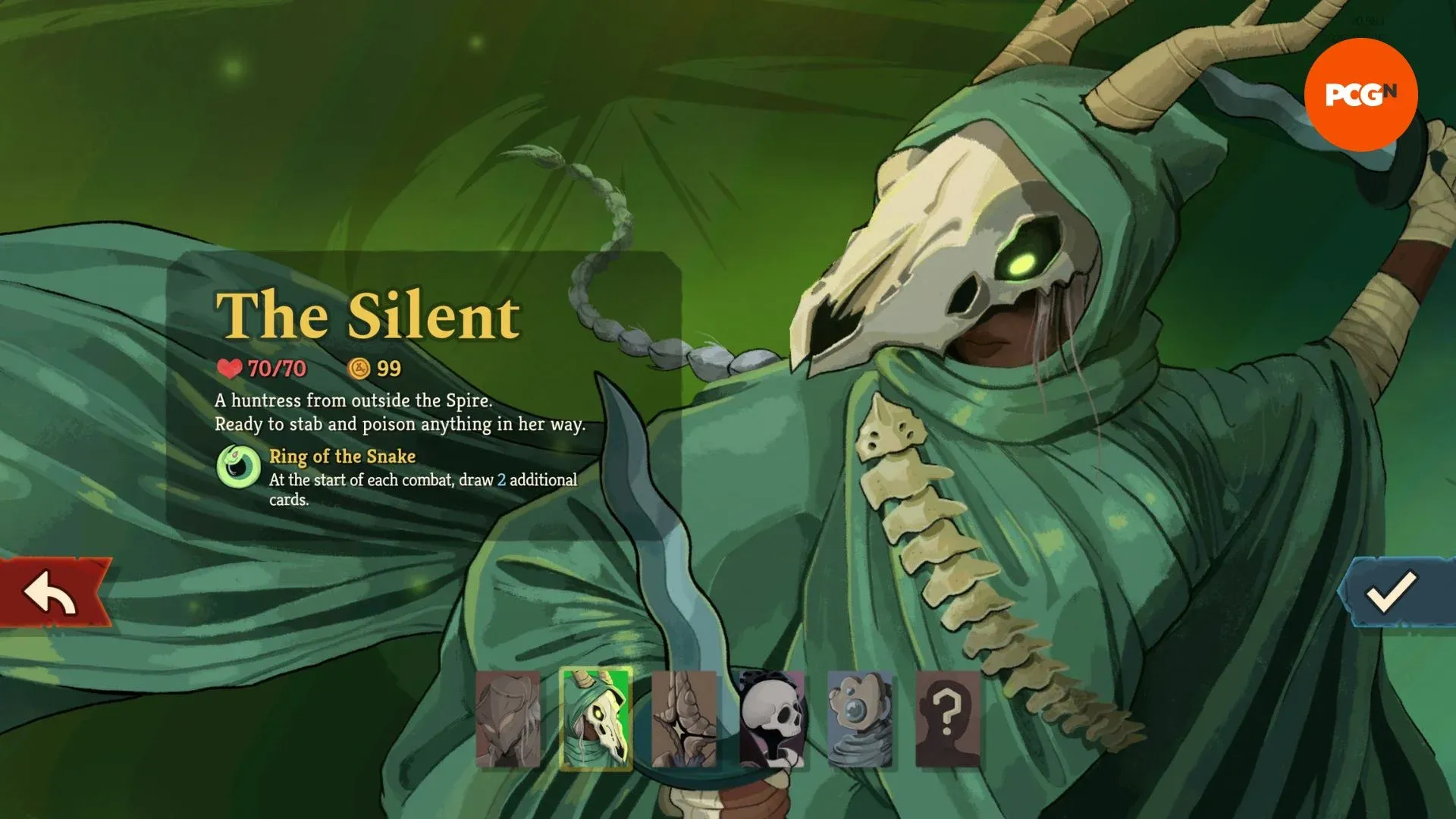Click the locked question mark portrait
1456x819 pixels.
coord(948,719)
